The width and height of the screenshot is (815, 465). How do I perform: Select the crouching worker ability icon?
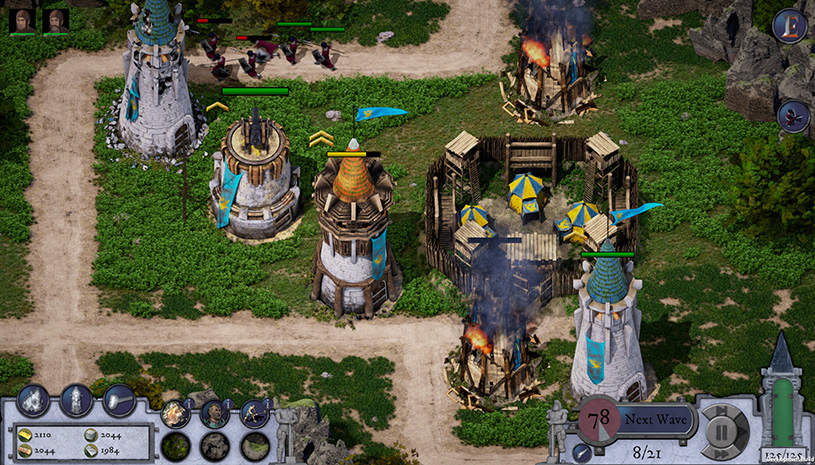click(254, 413)
